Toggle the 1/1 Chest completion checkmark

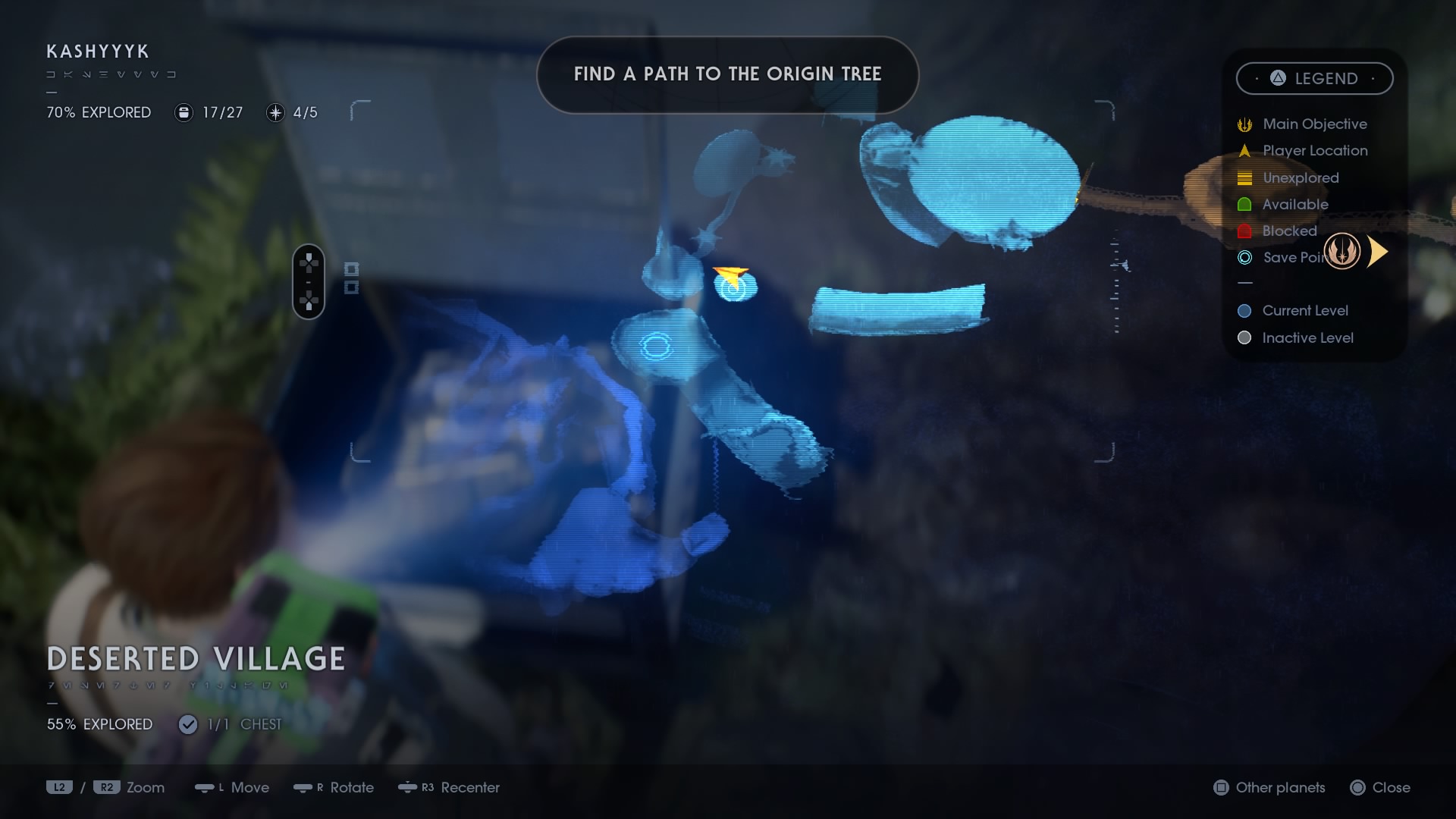187,724
